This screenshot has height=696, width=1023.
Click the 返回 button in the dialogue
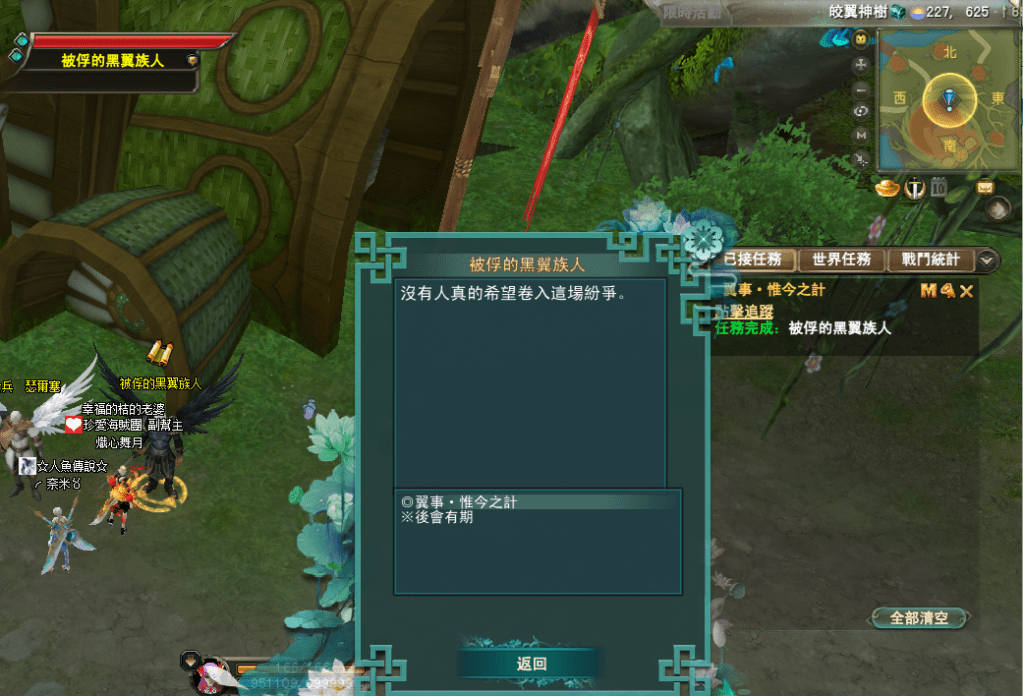(531, 664)
